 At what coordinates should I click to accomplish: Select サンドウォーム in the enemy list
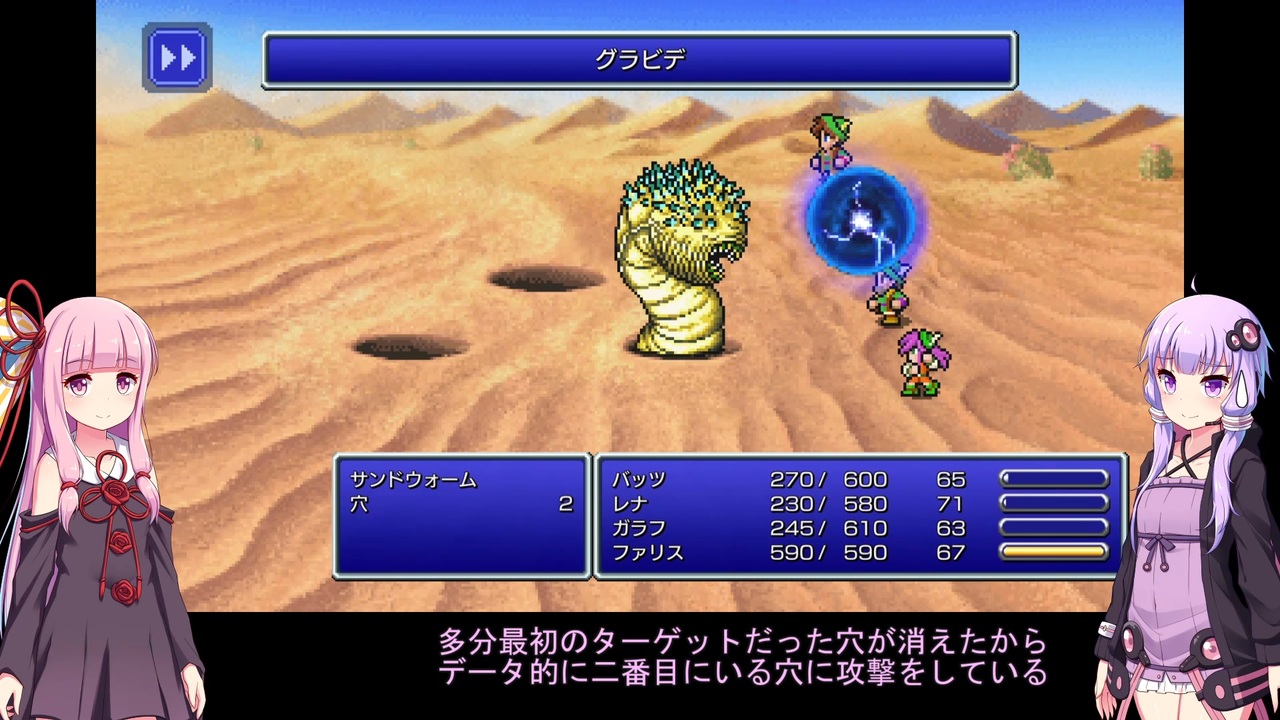pos(413,480)
